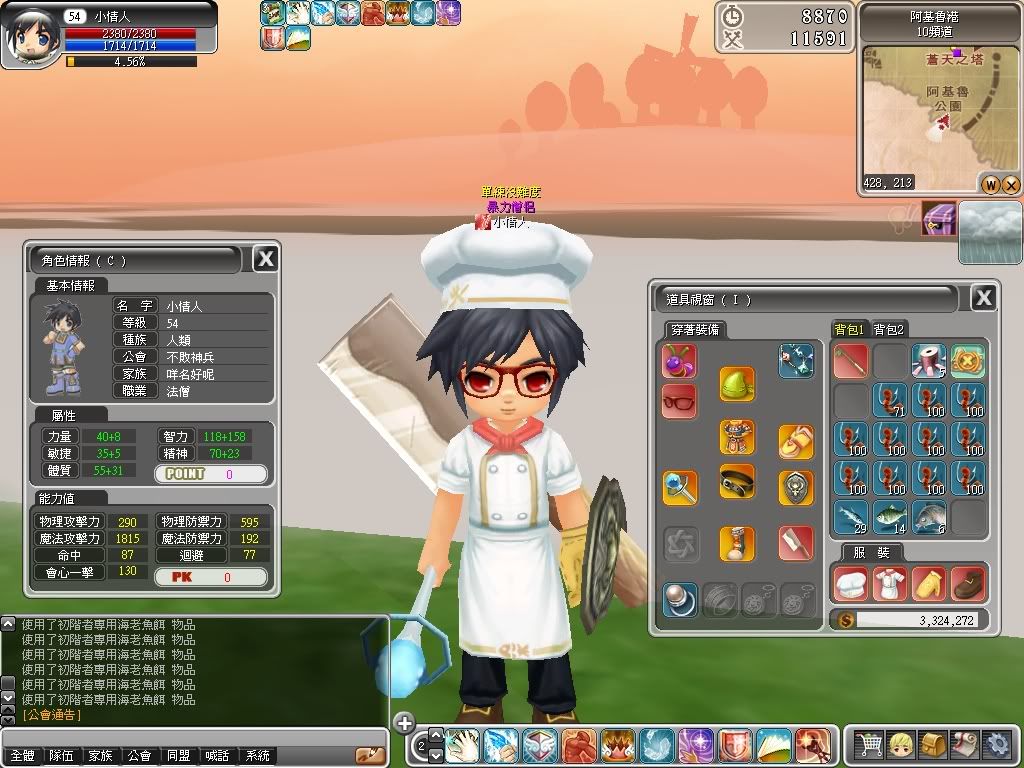Close the 道具視窗 inventory window
Viewport: 1024px width, 768px height.
[x=983, y=298]
